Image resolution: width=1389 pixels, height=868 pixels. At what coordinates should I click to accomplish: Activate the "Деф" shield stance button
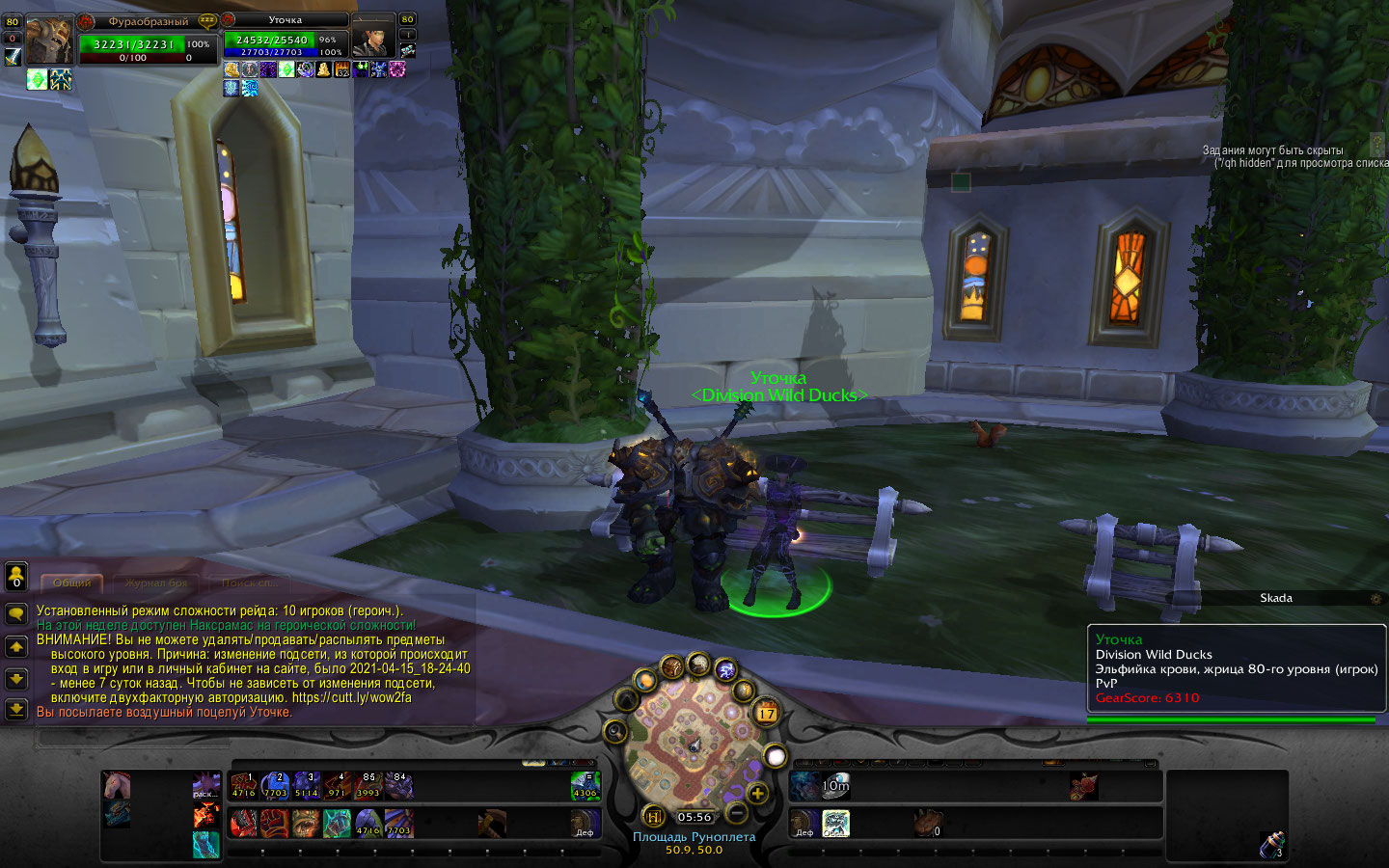[x=586, y=823]
